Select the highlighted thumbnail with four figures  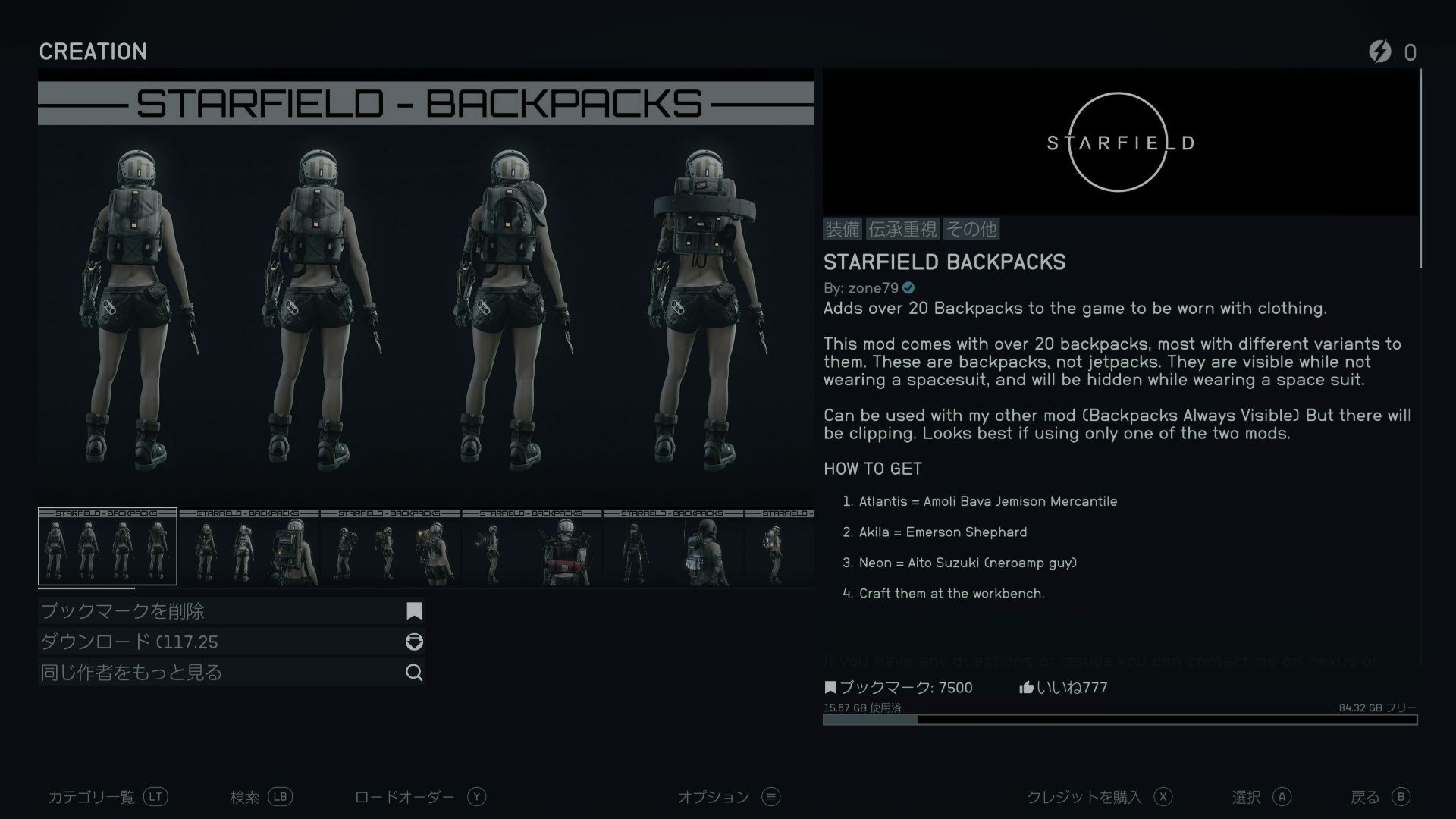click(x=108, y=547)
